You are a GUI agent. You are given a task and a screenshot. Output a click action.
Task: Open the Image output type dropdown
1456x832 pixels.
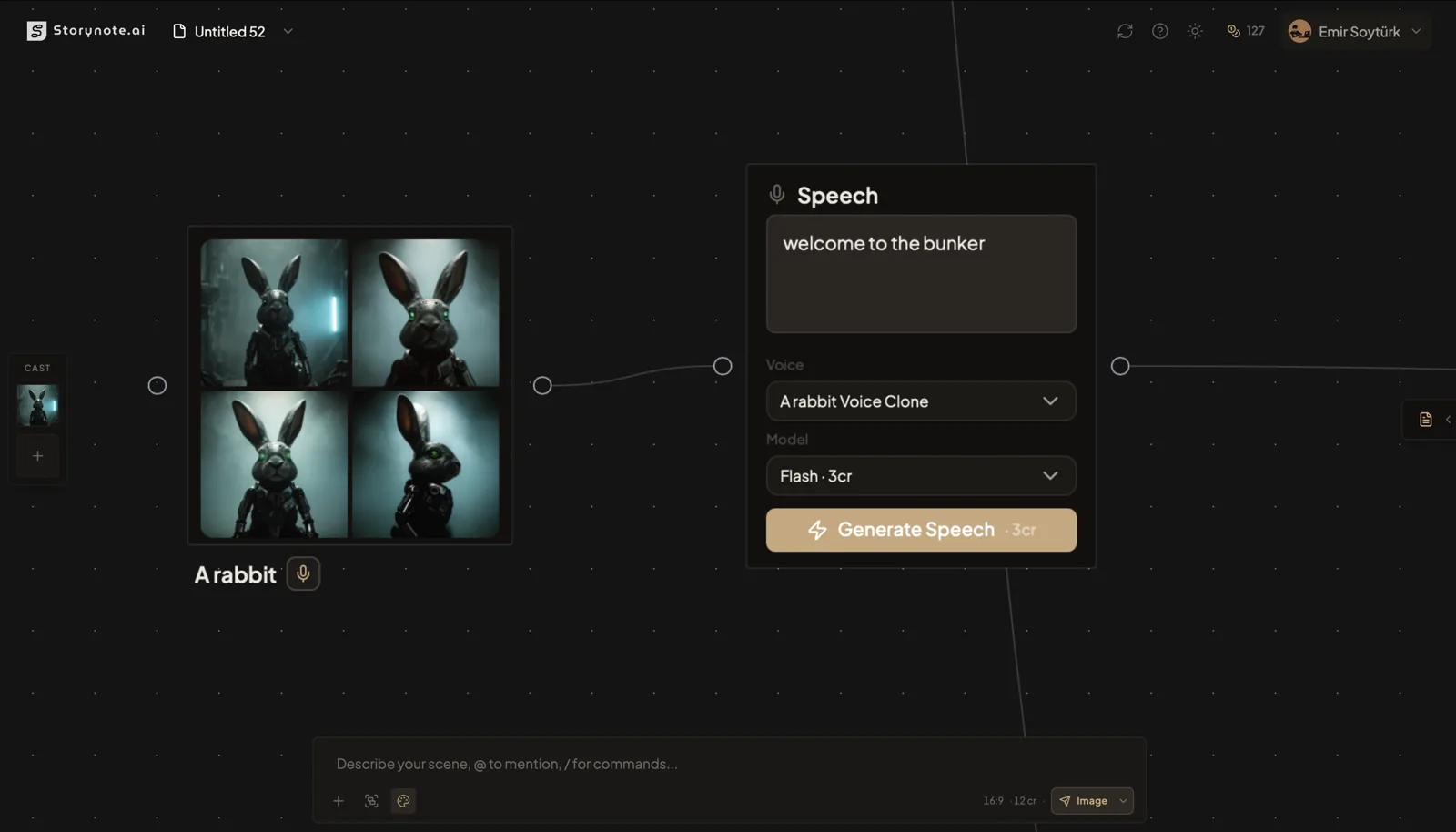pyautogui.click(x=1091, y=800)
